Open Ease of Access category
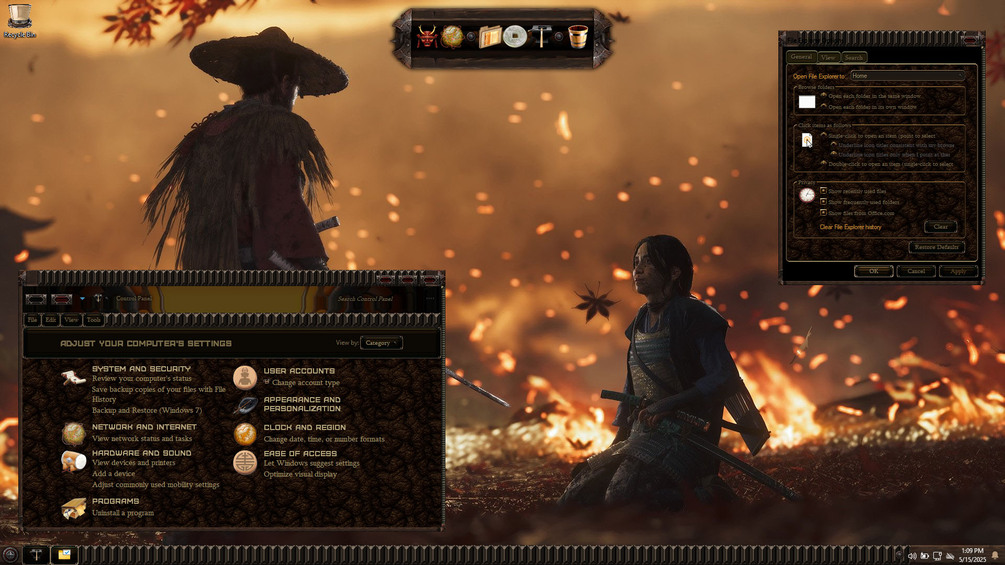Viewport: 1005px width, 565px height. (300, 453)
